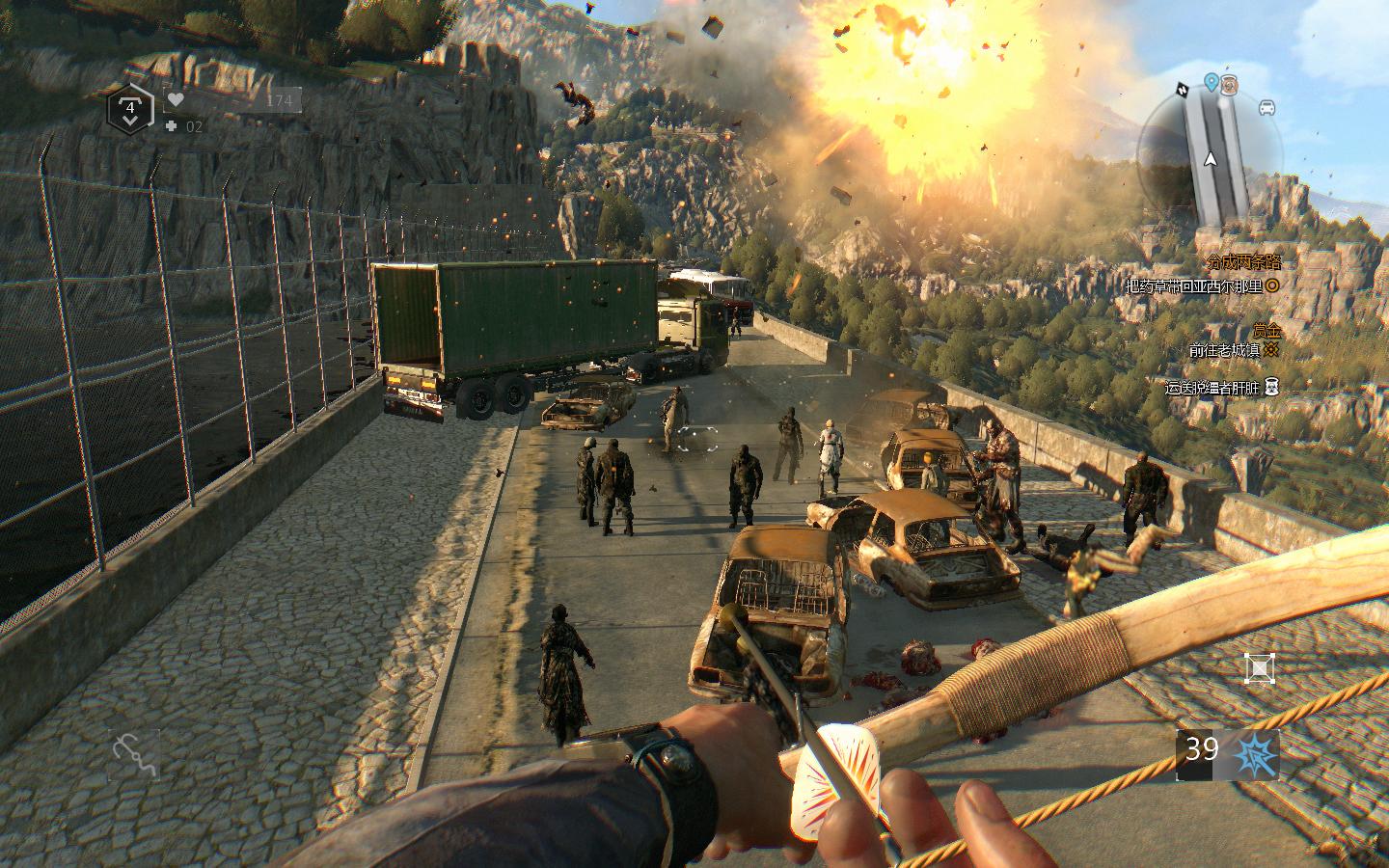Select the blue location pin on minimap
This screenshot has height=868, width=1389.
[1212, 82]
